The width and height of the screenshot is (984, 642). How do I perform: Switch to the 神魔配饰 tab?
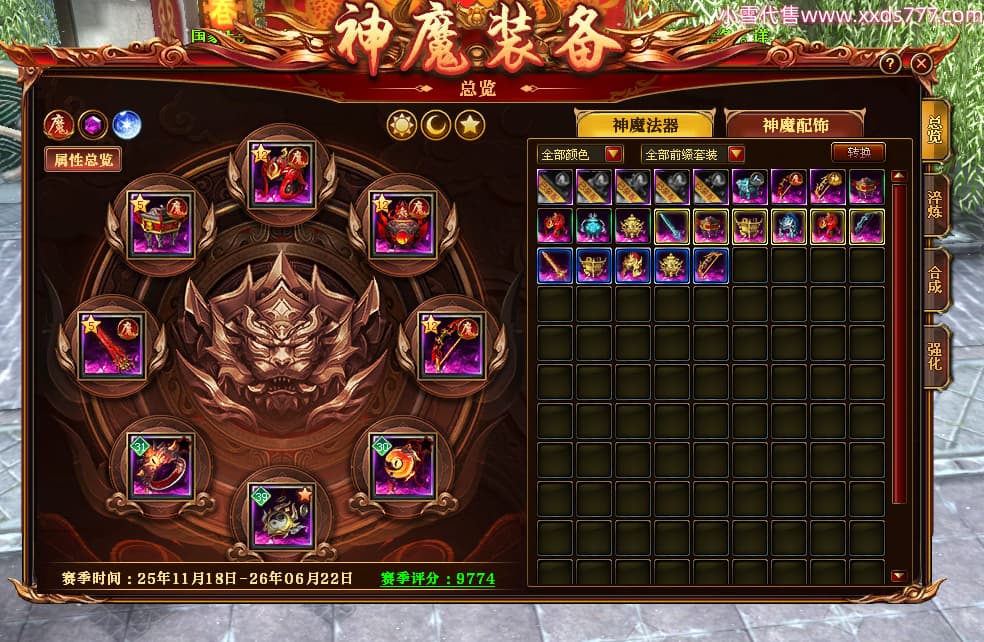tap(795, 124)
